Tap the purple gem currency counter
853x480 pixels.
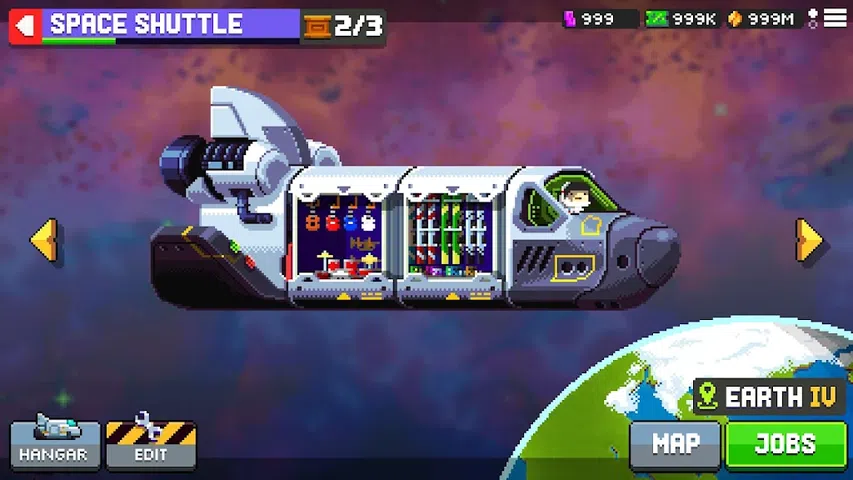click(x=599, y=19)
